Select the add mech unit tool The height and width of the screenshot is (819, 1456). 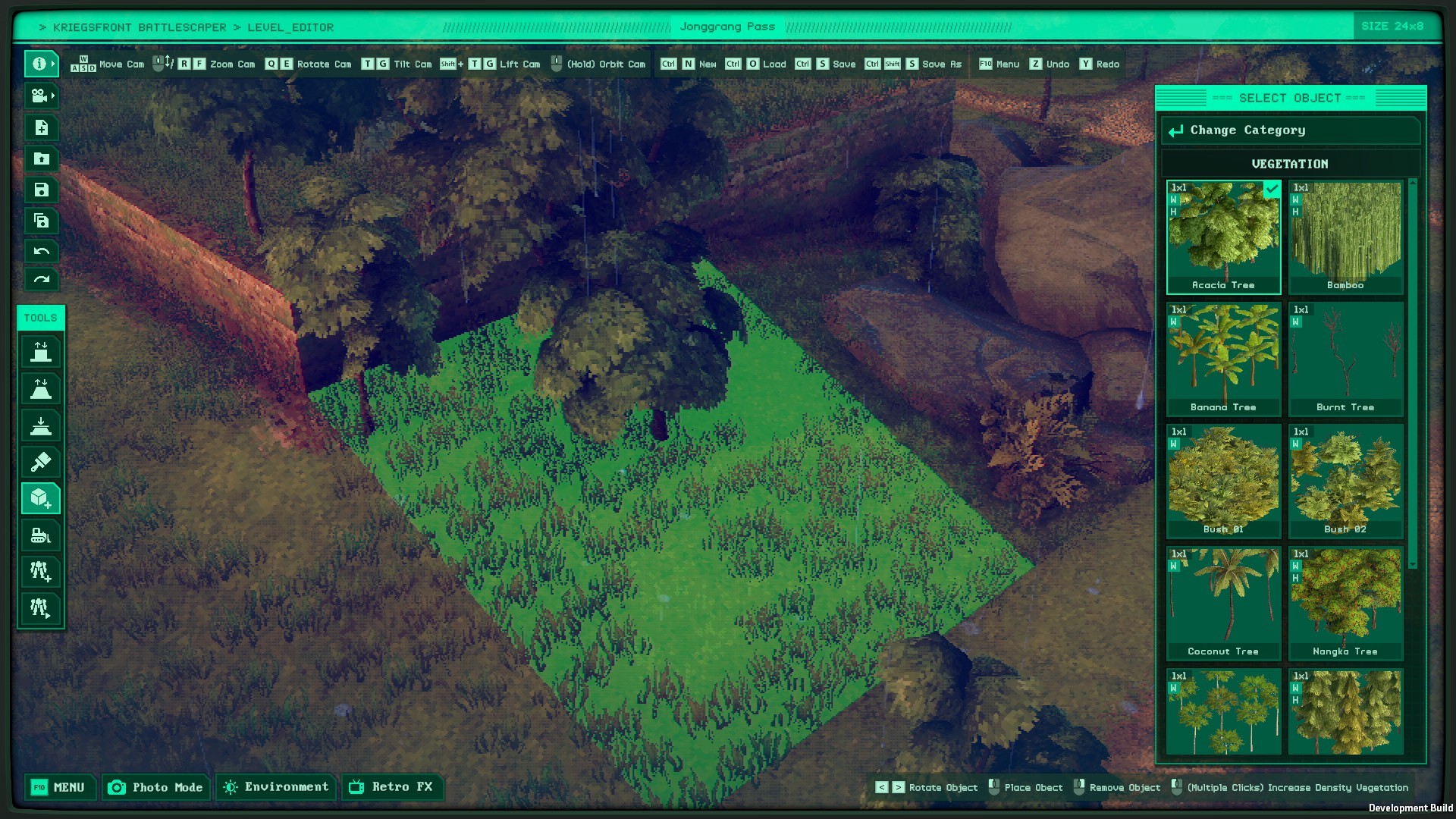click(x=41, y=572)
